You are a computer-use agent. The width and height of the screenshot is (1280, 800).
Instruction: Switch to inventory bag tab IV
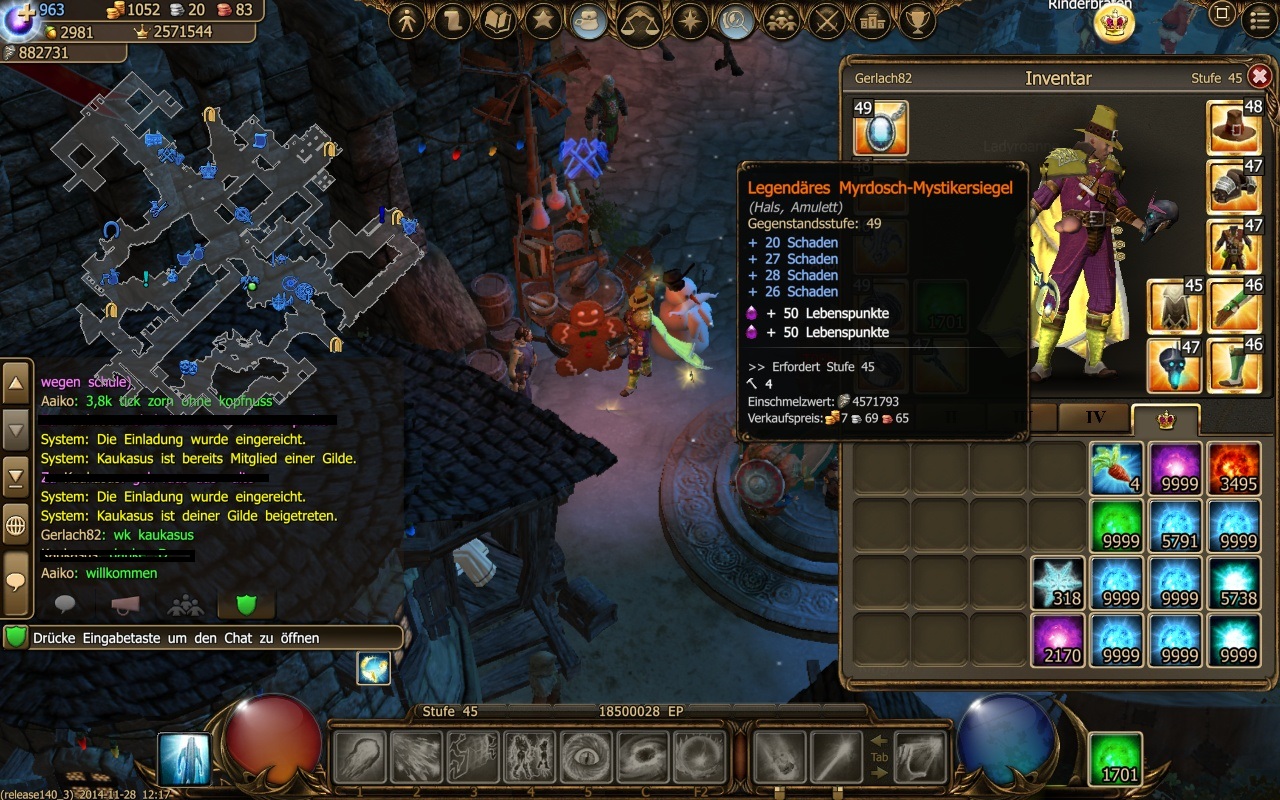(1093, 418)
